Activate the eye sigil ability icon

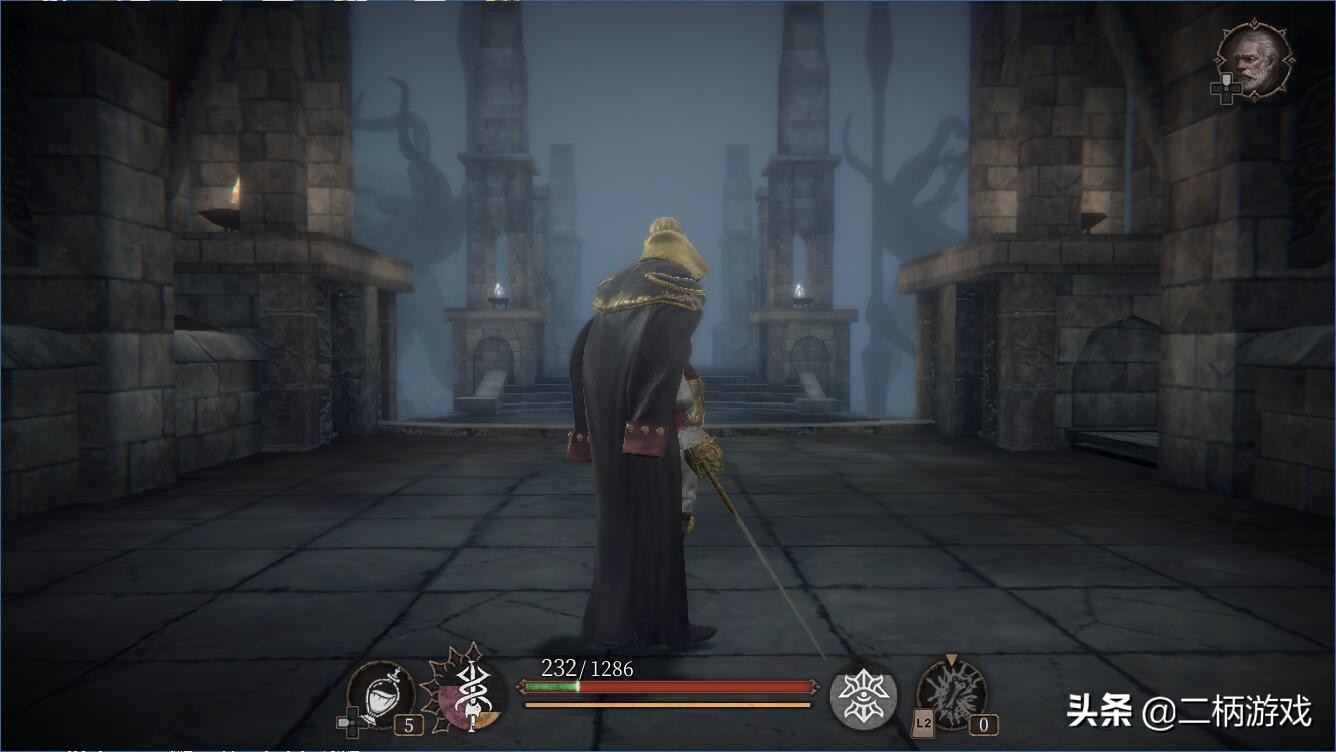pos(862,694)
